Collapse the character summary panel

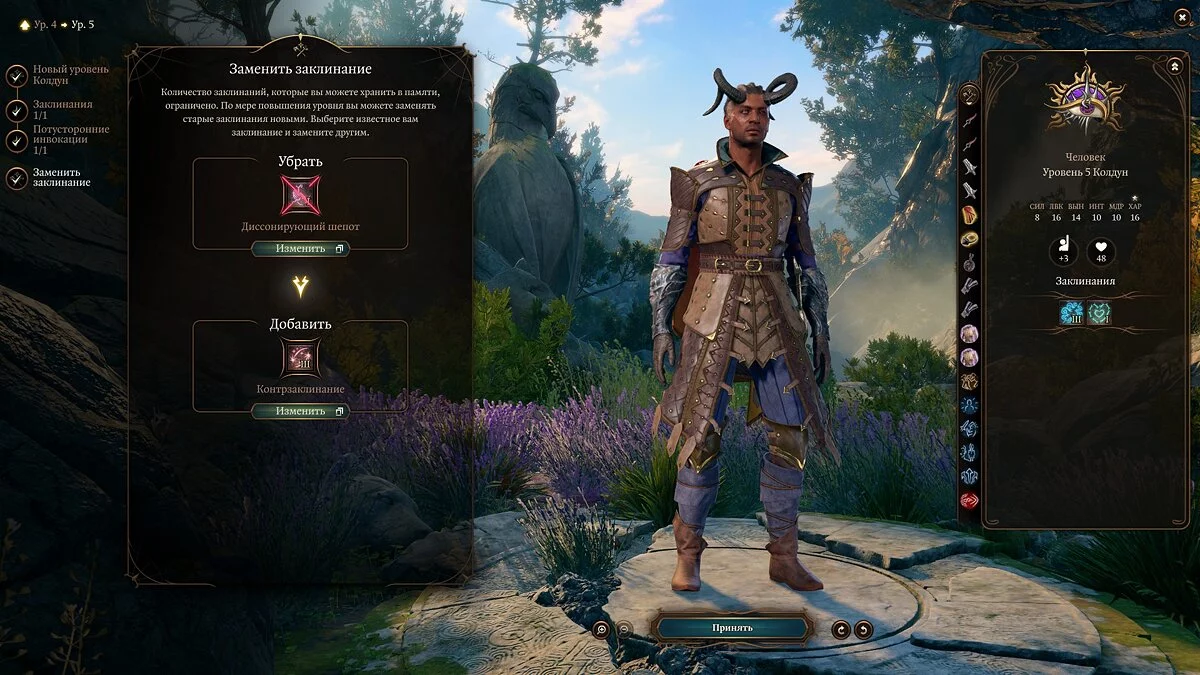(x=1174, y=66)
